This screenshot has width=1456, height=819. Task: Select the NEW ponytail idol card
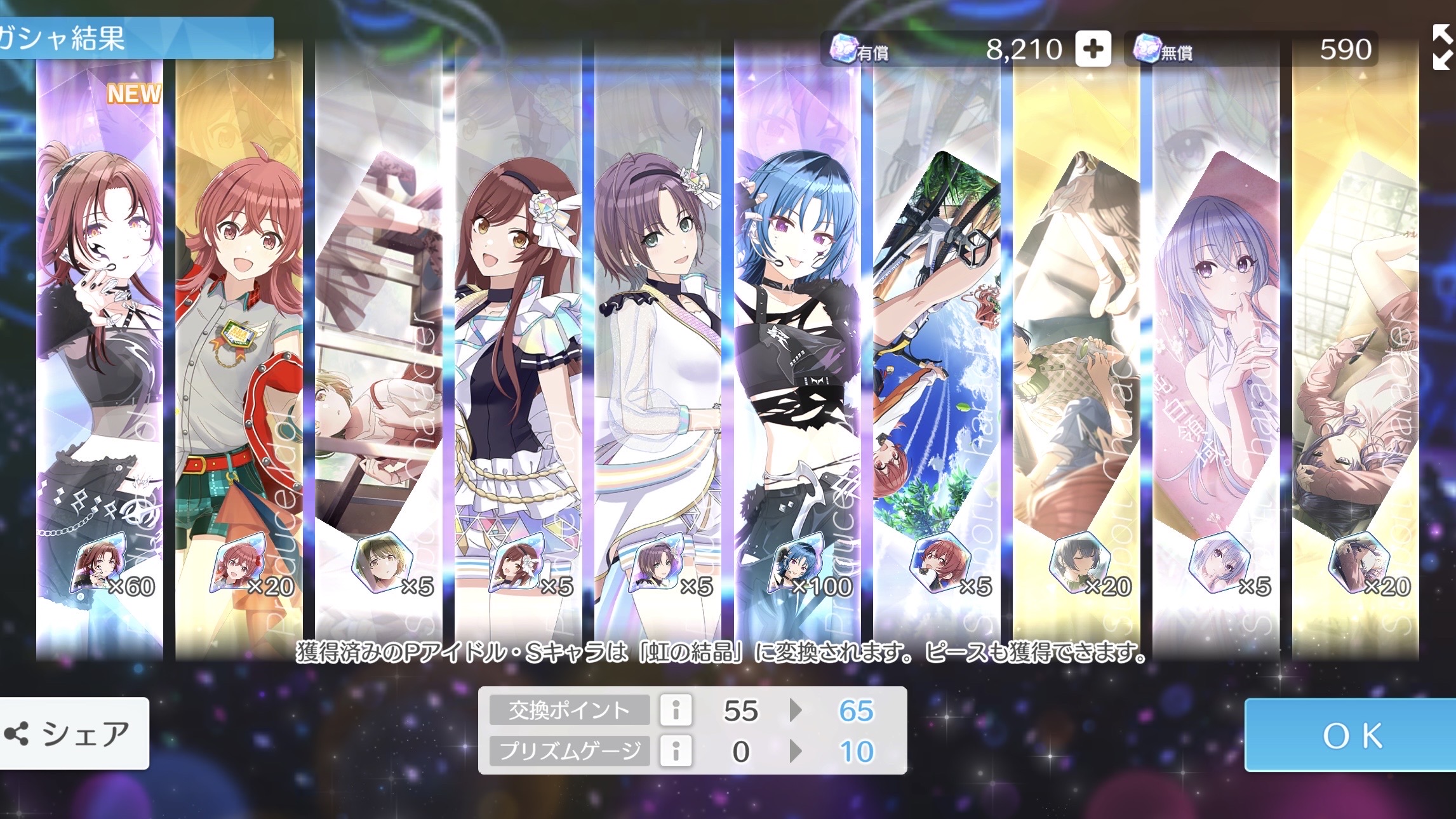[100, 349]
